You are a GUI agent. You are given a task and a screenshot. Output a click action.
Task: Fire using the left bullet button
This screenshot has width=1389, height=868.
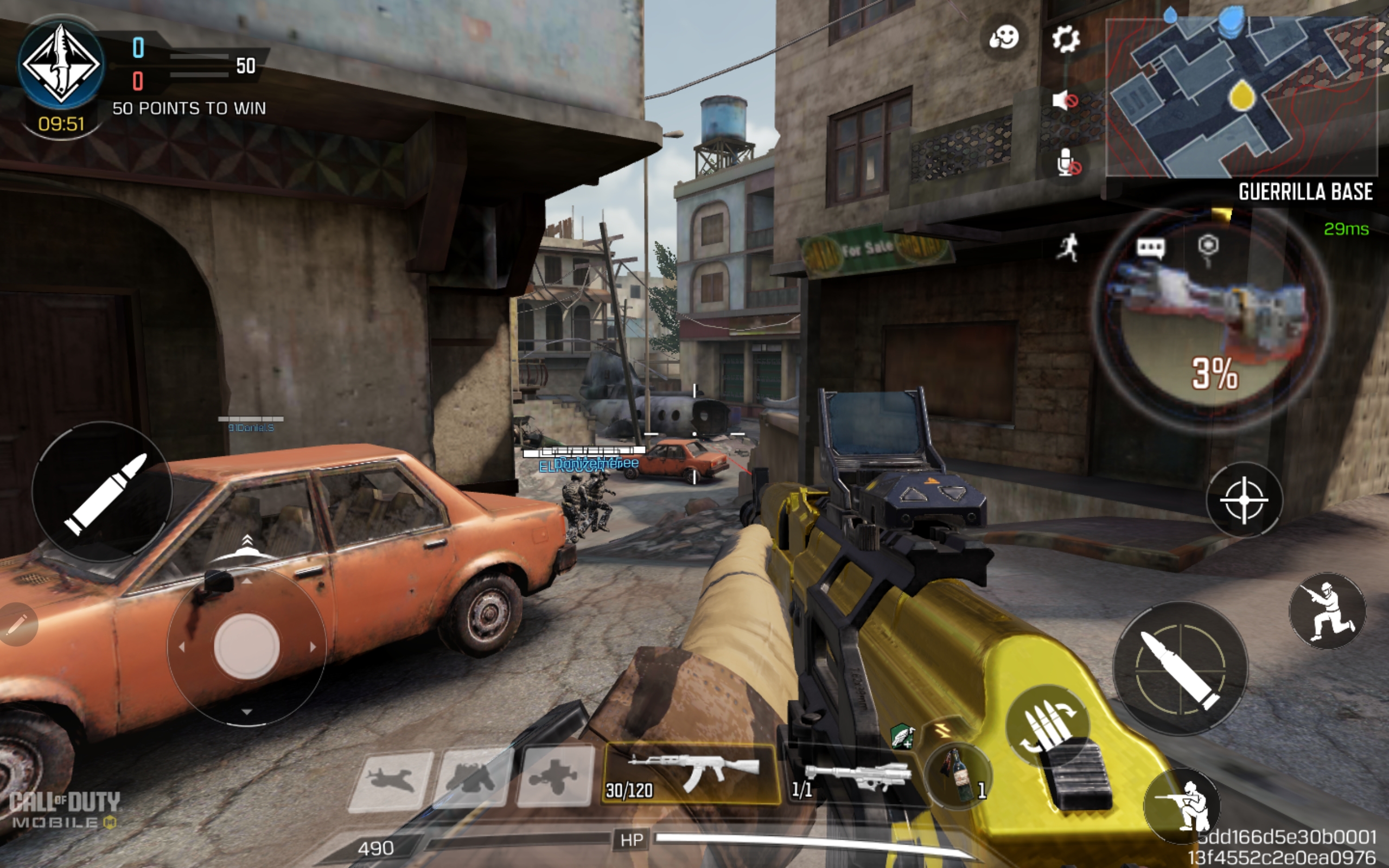point(102,493)
